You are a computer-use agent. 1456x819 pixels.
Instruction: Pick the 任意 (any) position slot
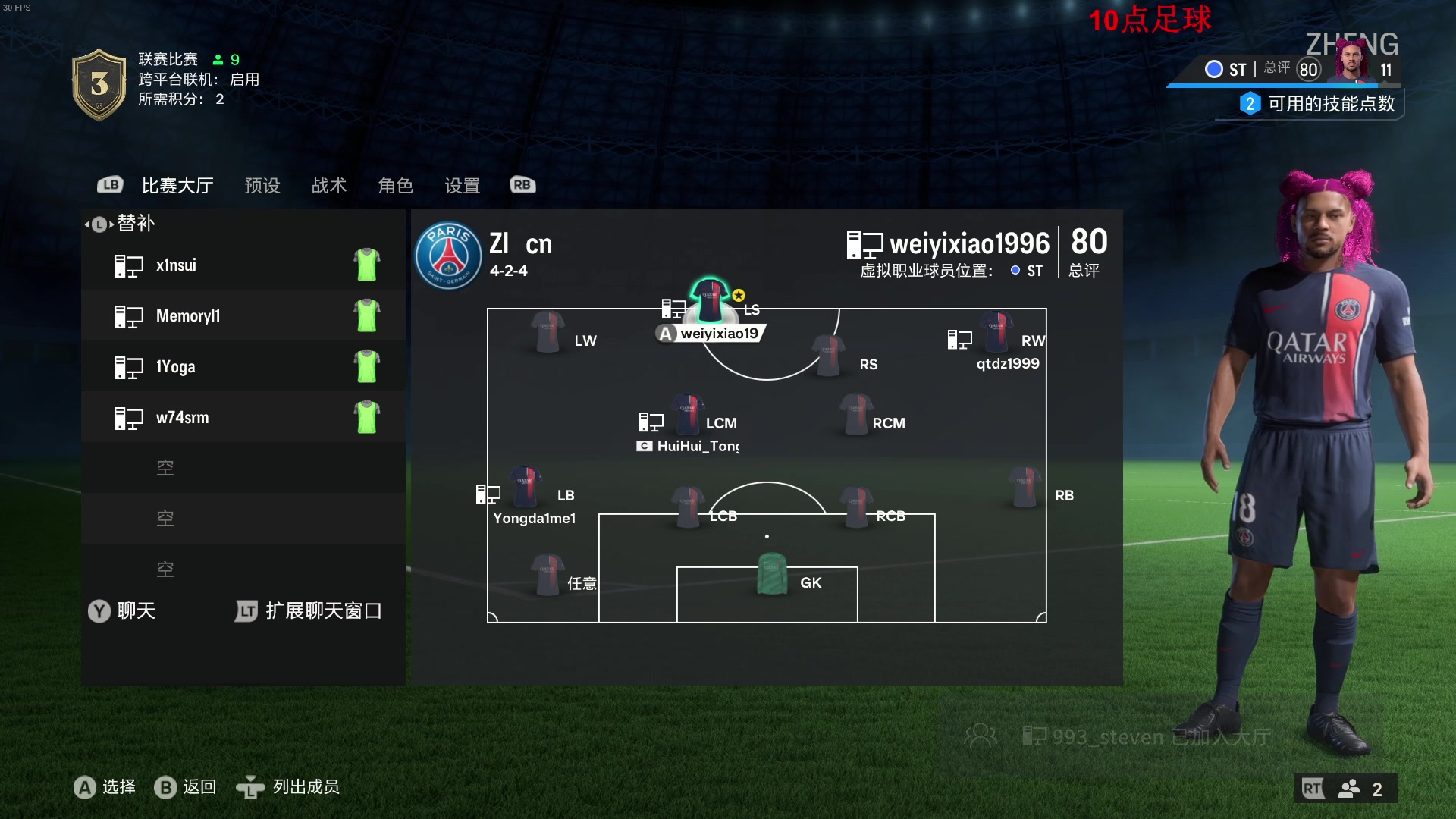548,576
